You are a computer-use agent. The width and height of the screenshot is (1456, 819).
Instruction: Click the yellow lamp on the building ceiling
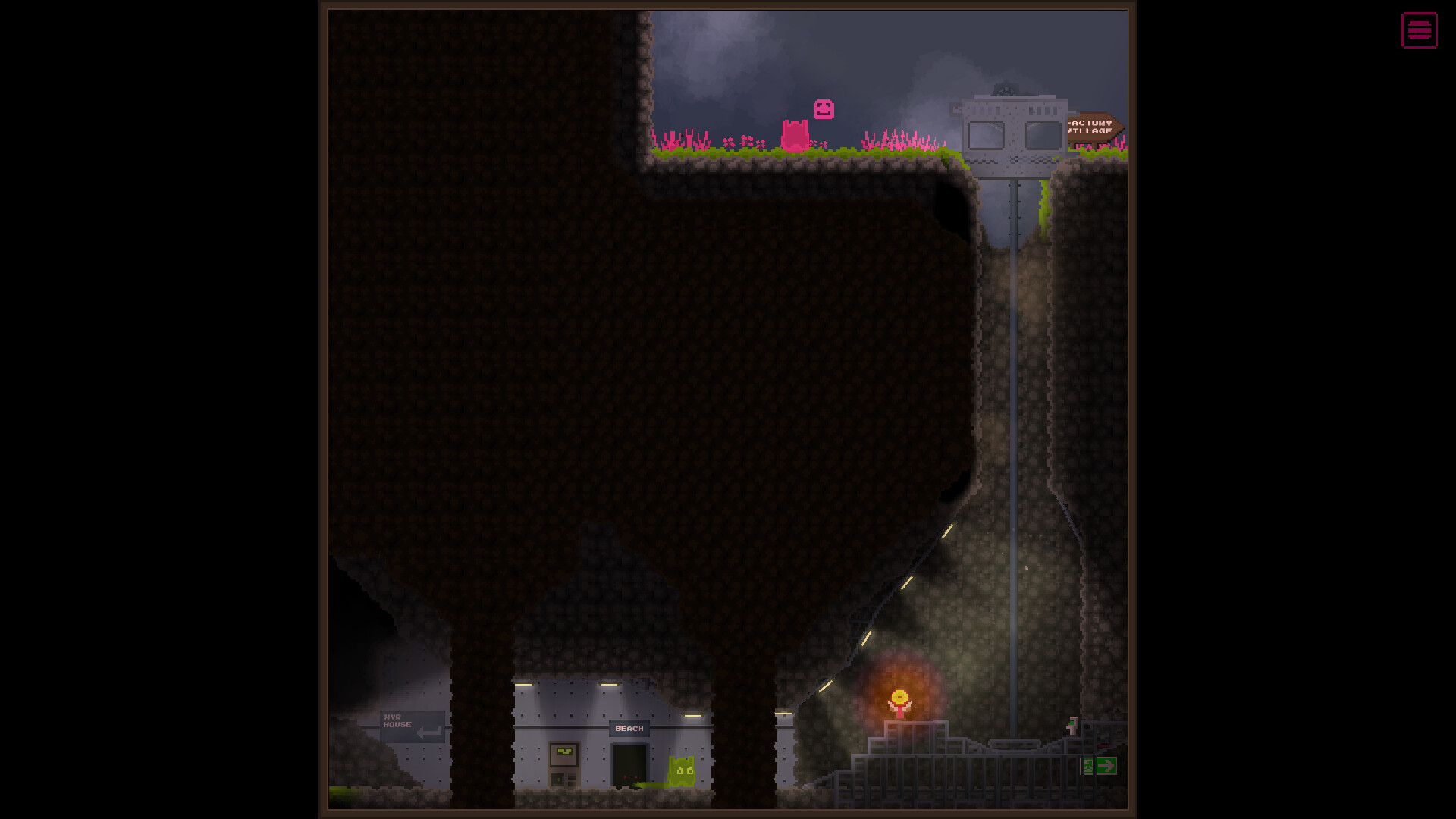coord(609,685)
